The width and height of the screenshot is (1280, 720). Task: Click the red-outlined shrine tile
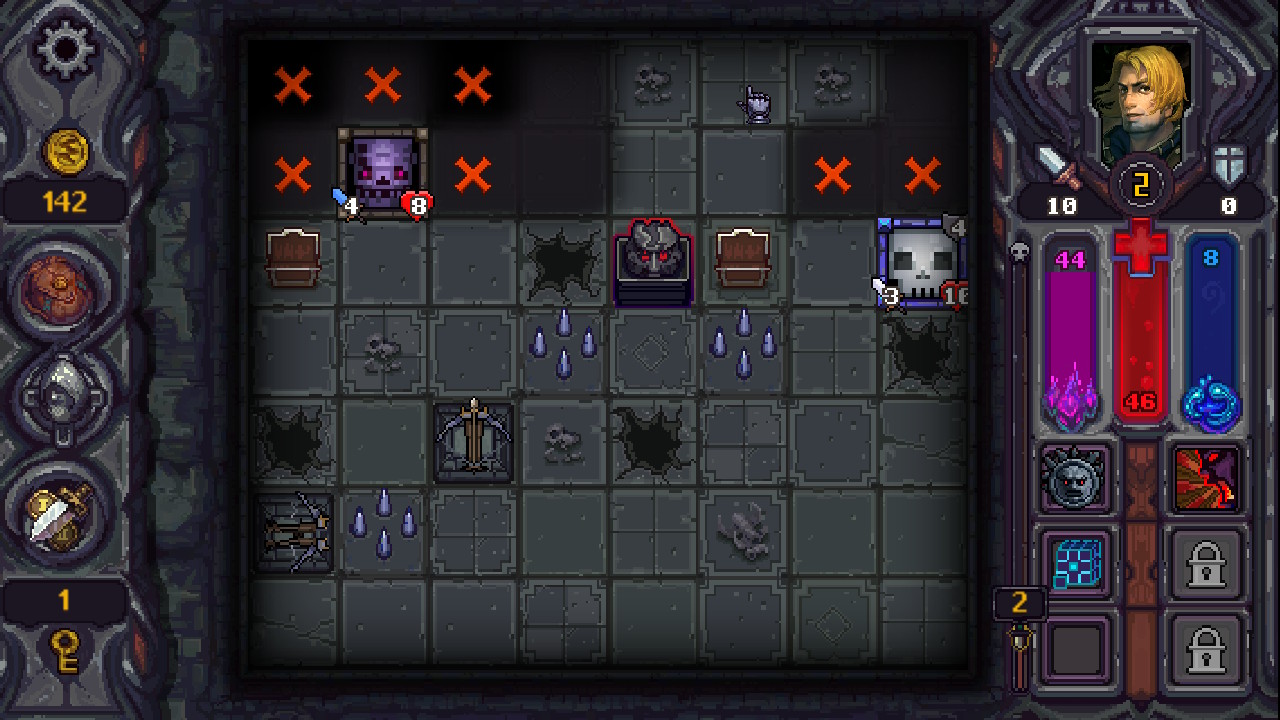[653, 262]
